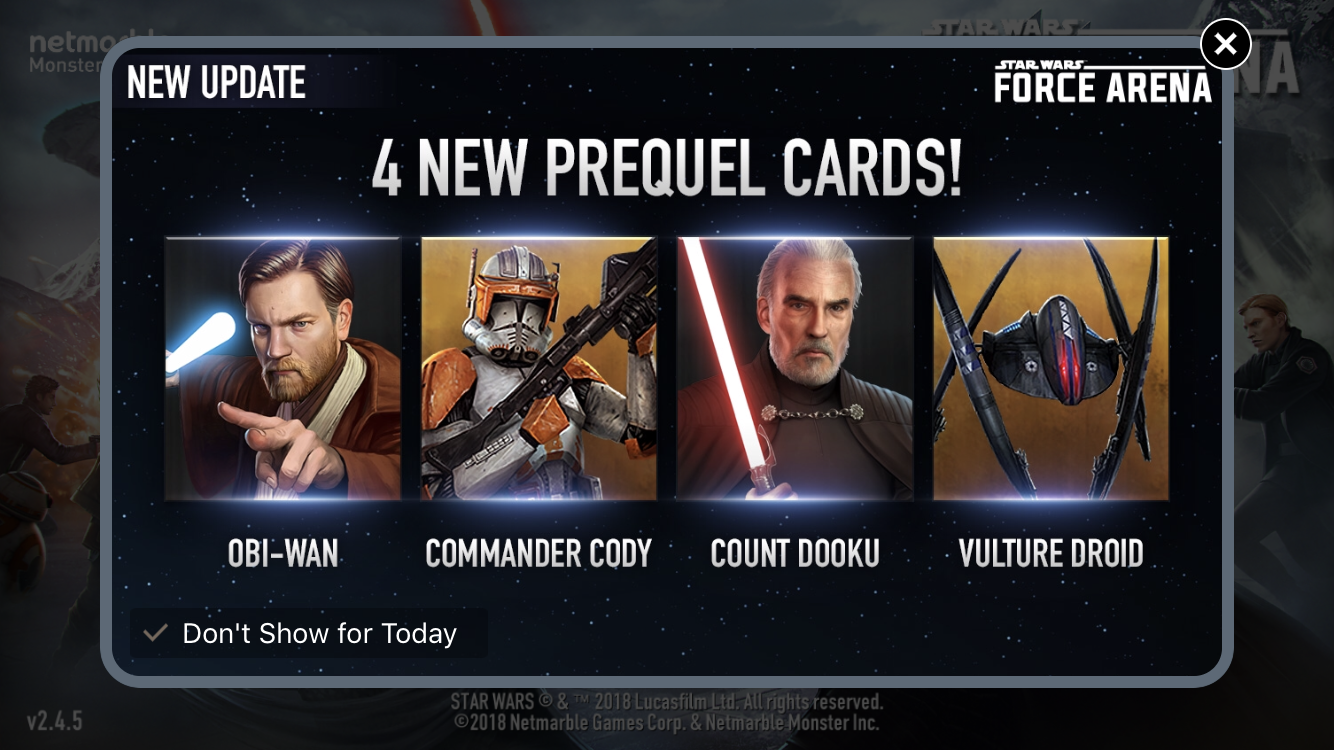1334x750 pixels.
Task: Click the checkmark next to Don't Show for Today
Action: 153,633
